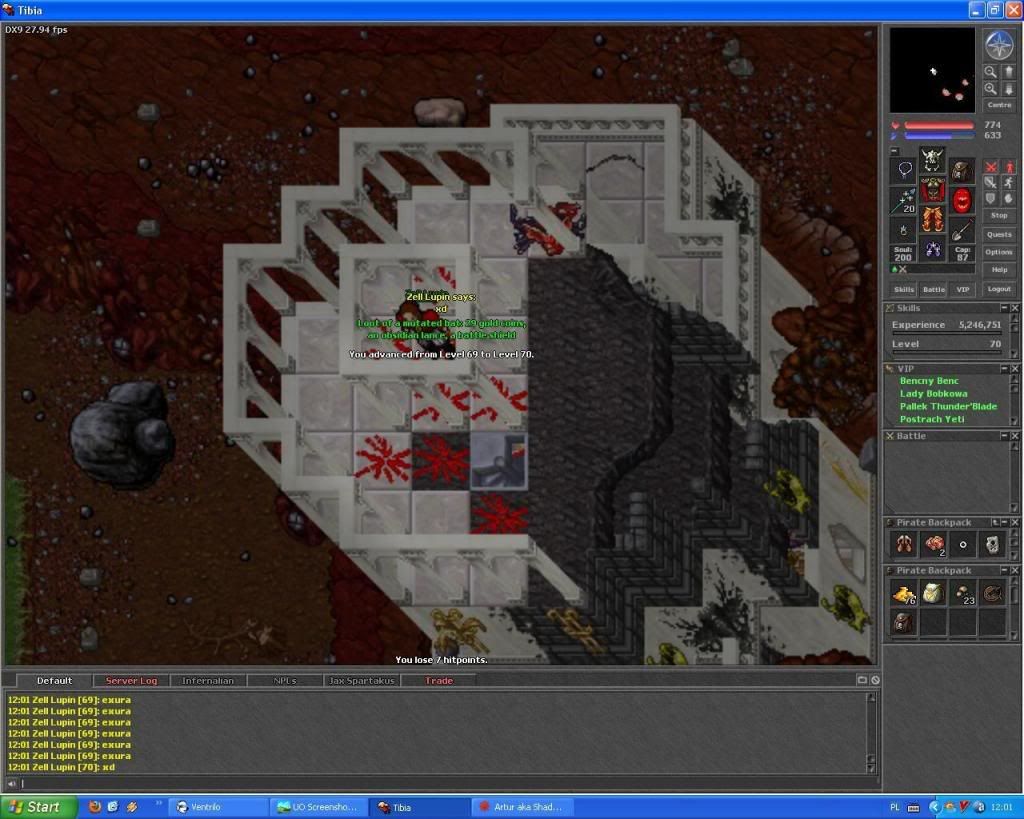Image resolution: width=1024 pixels, height=819 pixels.
Task: Close the Battle panel
Action: click(x=1012, y=436)
